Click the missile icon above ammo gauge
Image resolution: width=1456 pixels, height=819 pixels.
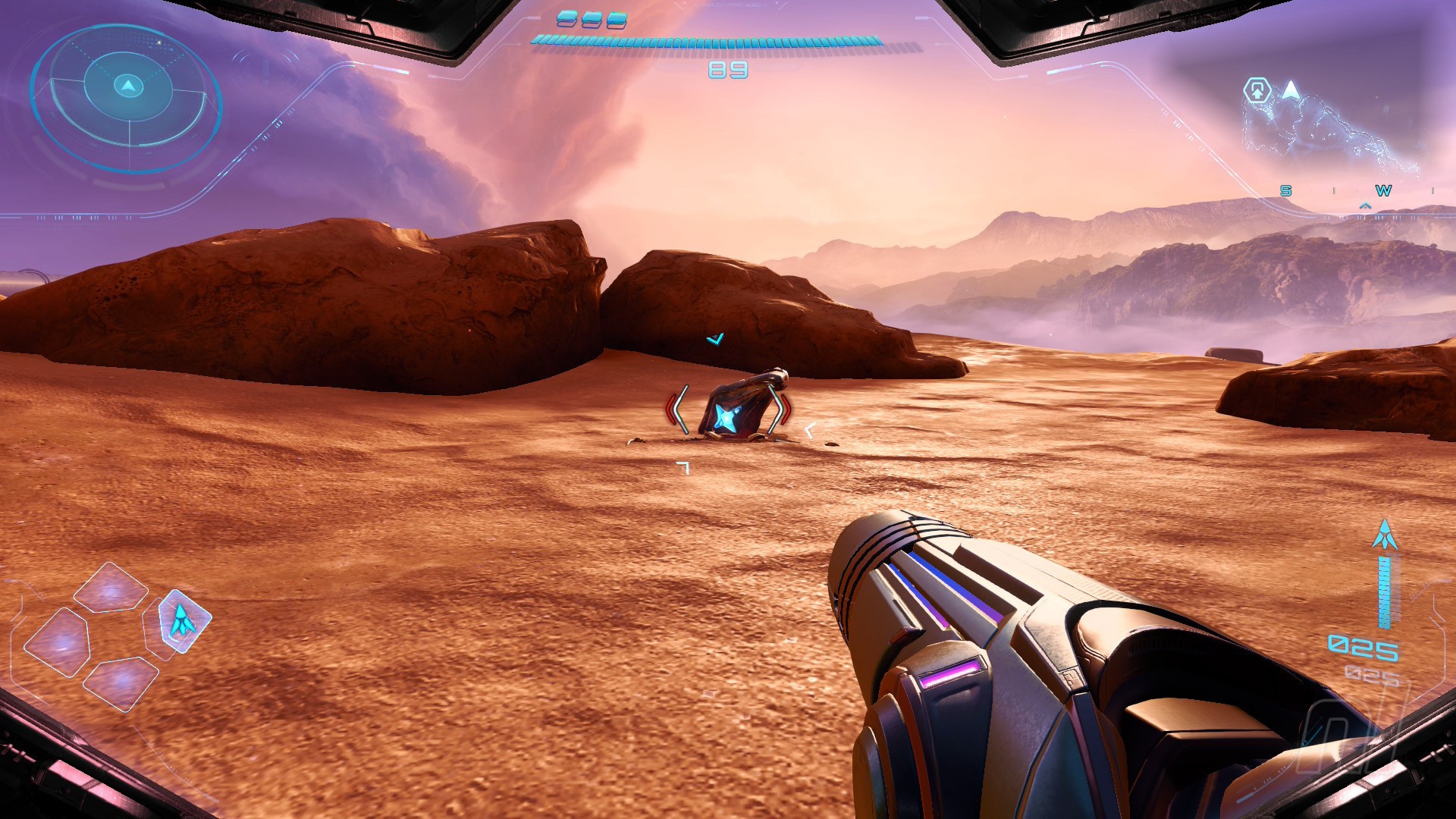(1385, 535)
